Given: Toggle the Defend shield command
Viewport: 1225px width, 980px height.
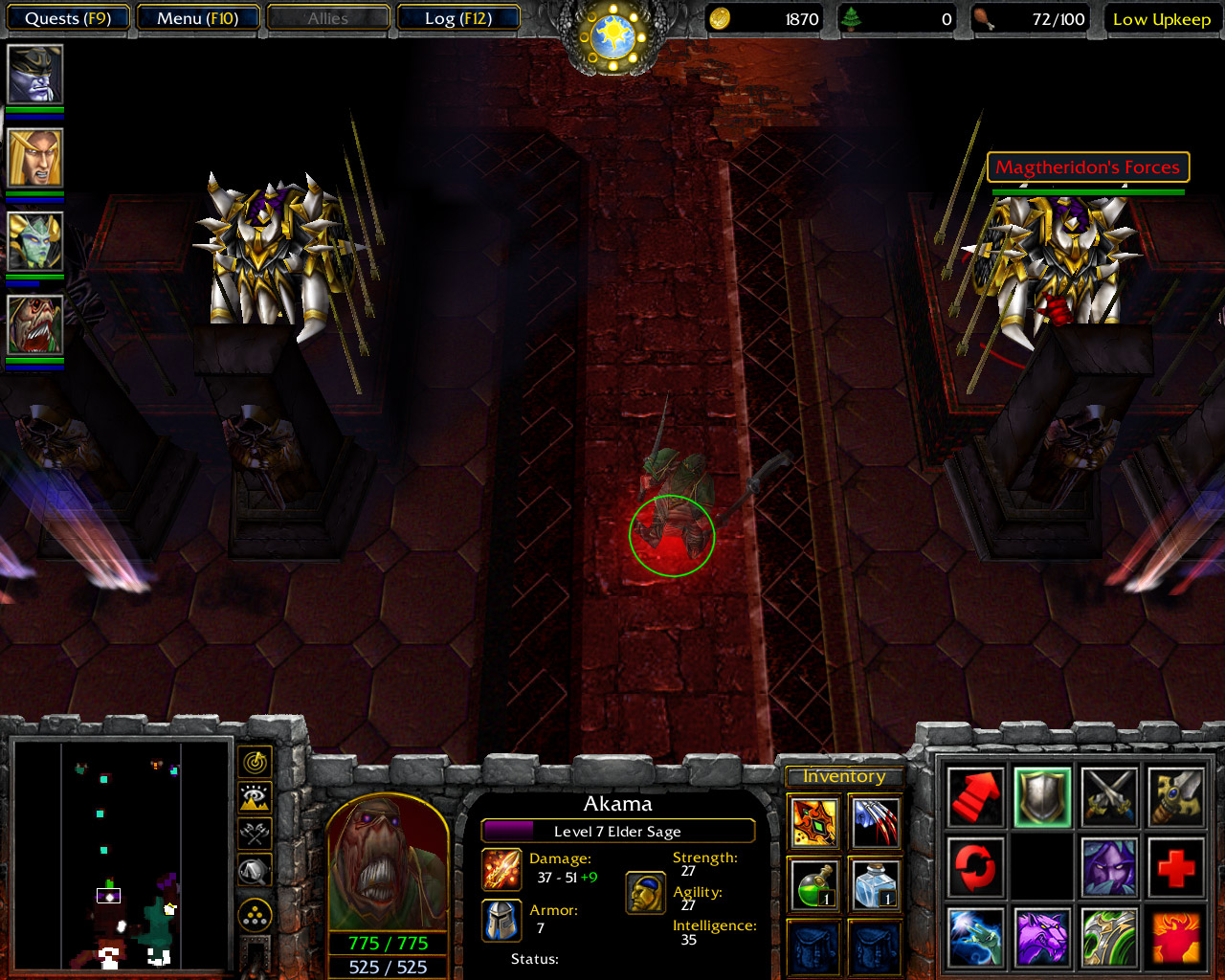Looking at the screenshot, I should 1041,795.
